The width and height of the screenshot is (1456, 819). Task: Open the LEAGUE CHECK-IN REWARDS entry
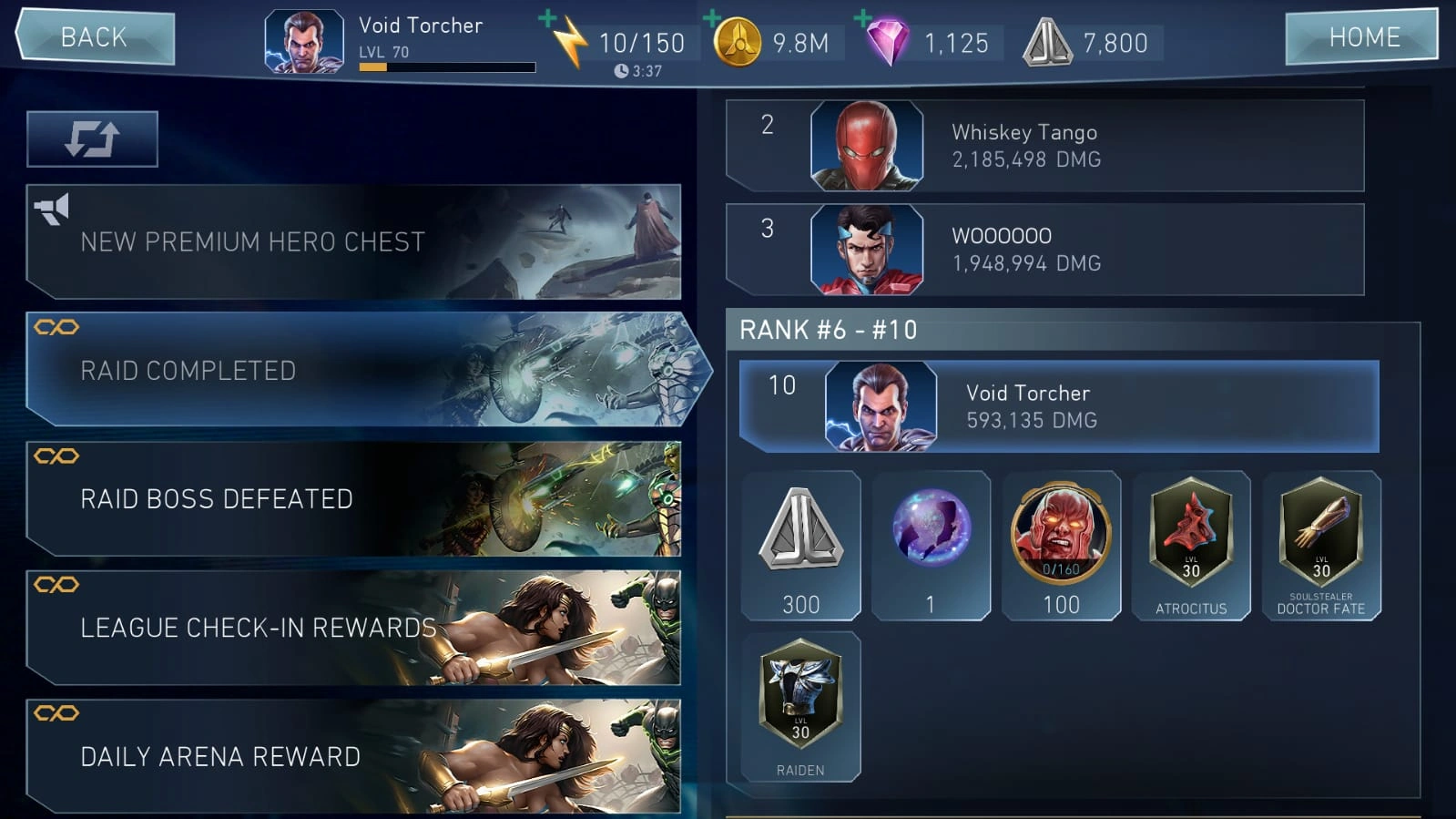(x=355, y=628)
